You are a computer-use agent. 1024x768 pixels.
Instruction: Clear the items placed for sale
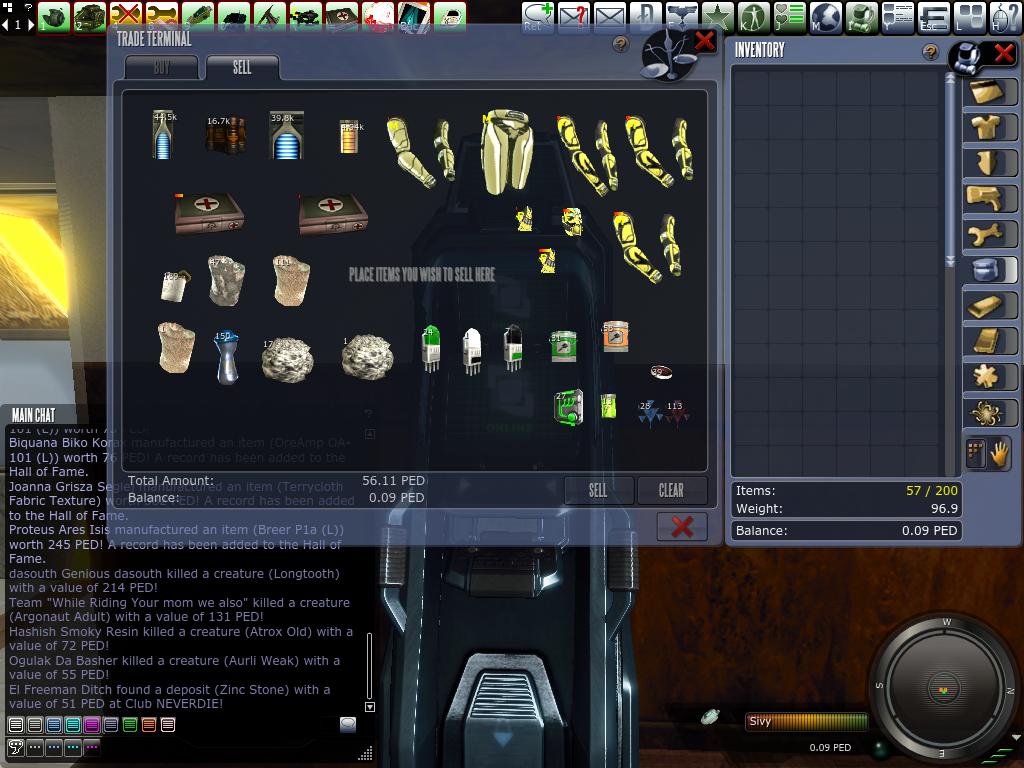(x=671, y=490)
